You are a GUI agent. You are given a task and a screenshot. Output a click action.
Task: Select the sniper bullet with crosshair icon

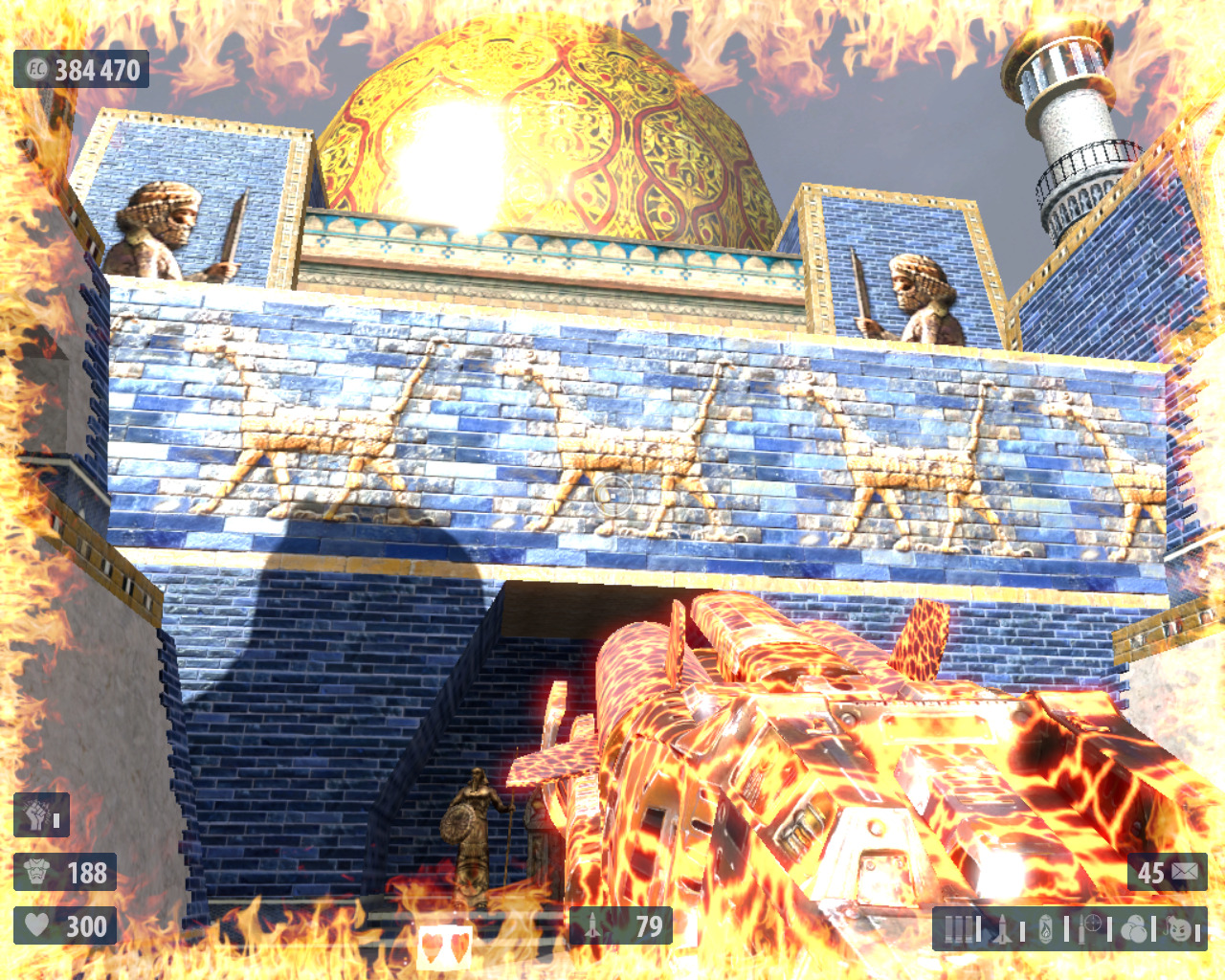1089,927
